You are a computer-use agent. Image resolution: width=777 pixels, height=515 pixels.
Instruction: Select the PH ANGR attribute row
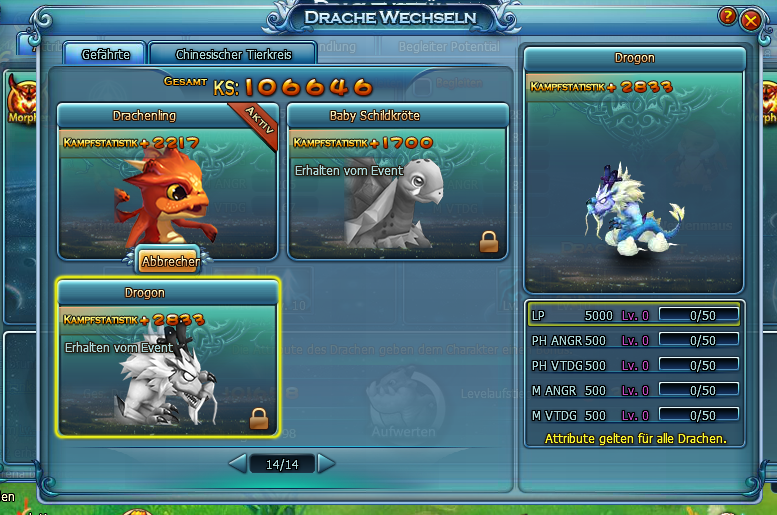pyautogui.click(x=634, y=340)
